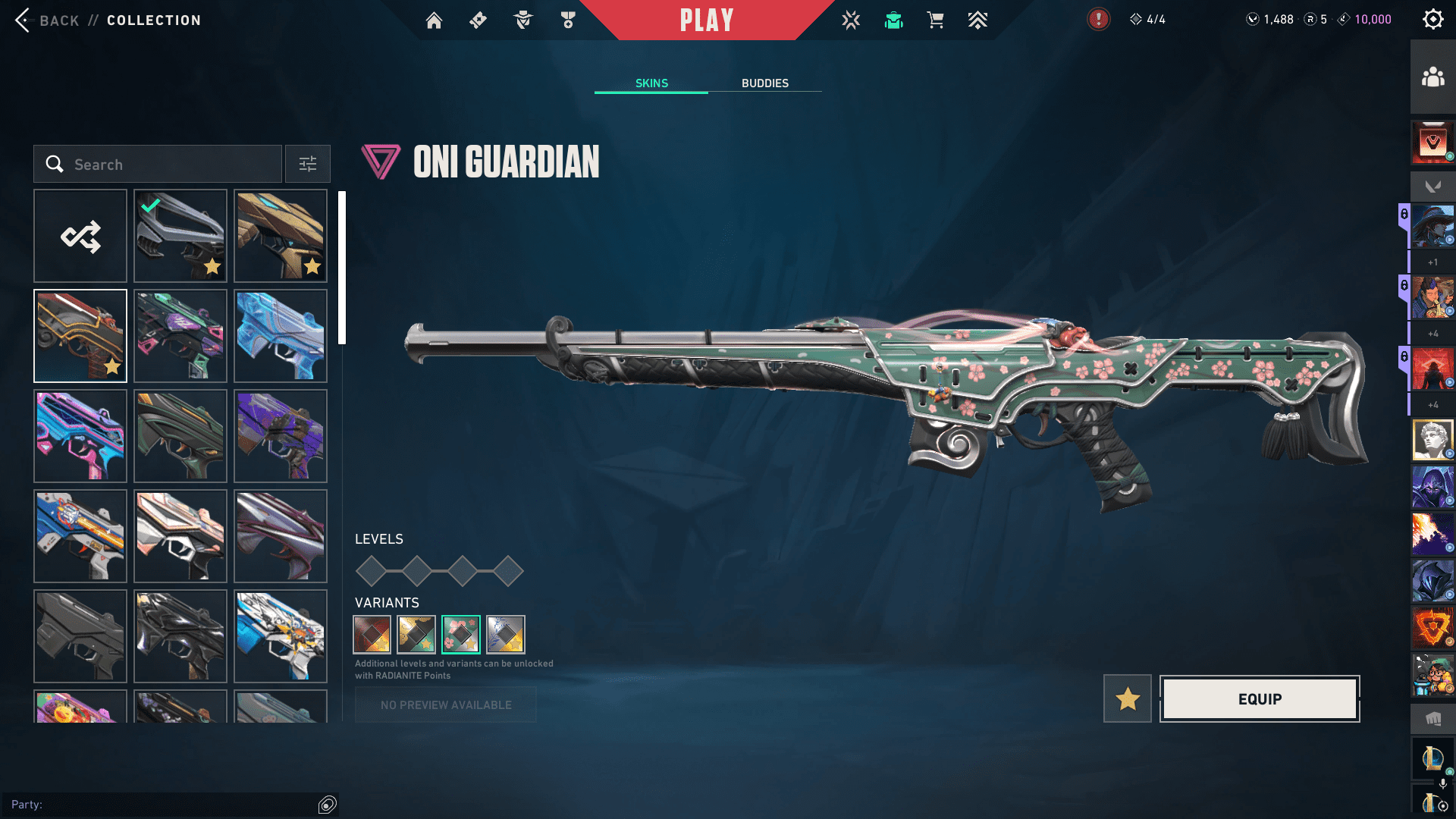Equip the Oni Guardian skin
Screen dimensions: 1456x819
pyautogui.click(x=1260, y=699)
